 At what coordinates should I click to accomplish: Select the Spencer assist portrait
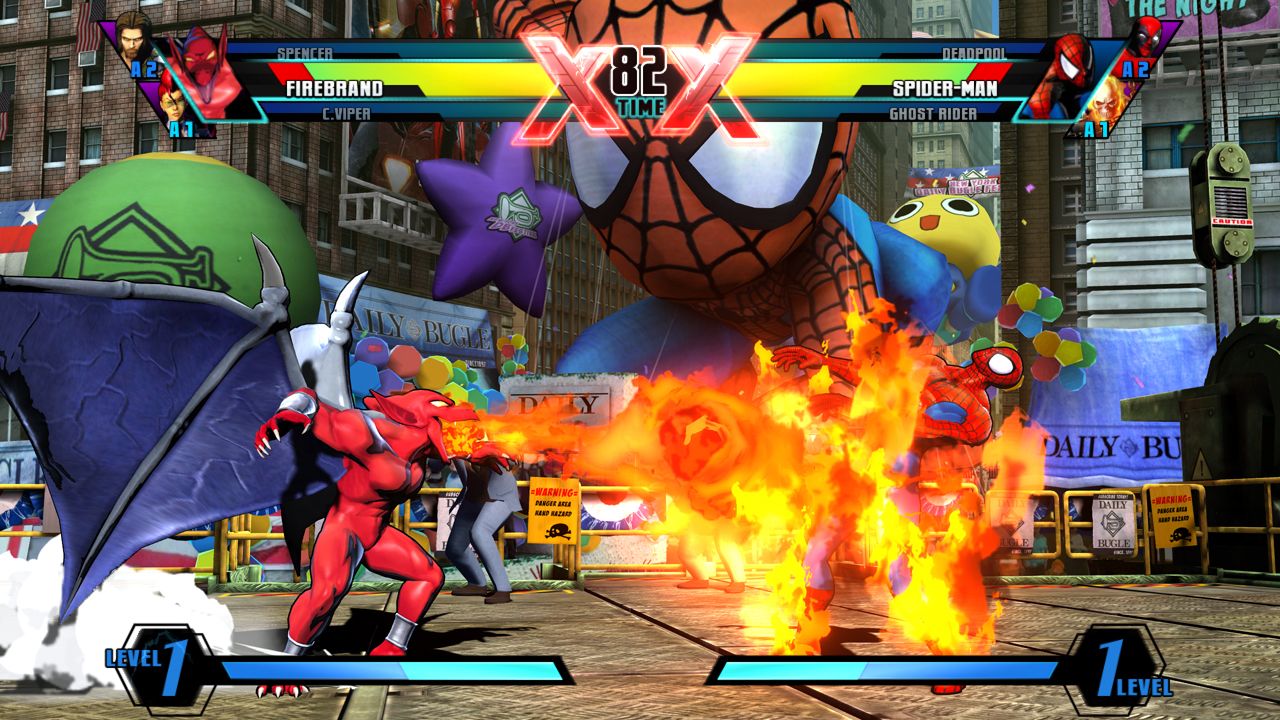pos(134,42)
